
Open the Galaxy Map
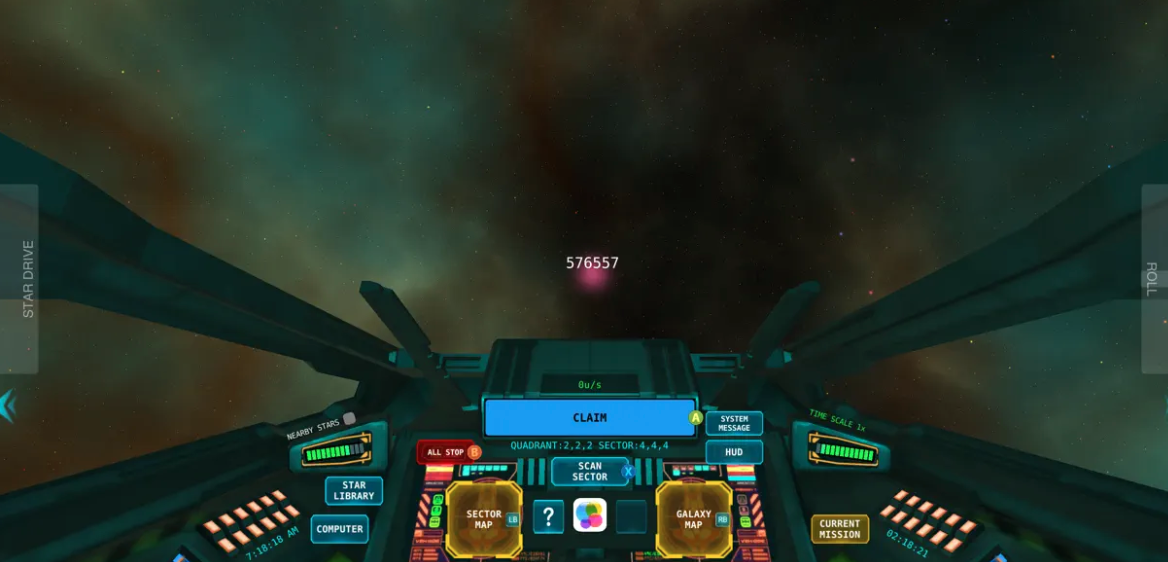pos(694,519)
